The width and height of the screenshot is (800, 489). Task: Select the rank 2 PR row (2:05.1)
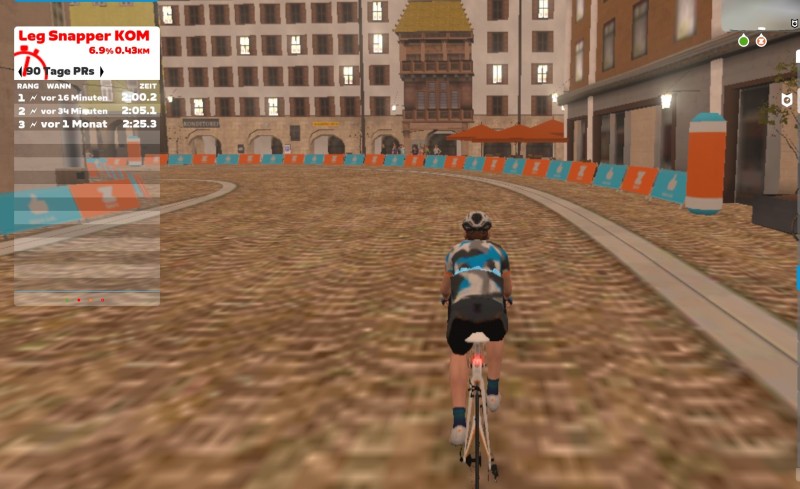[x=87, y=111]
